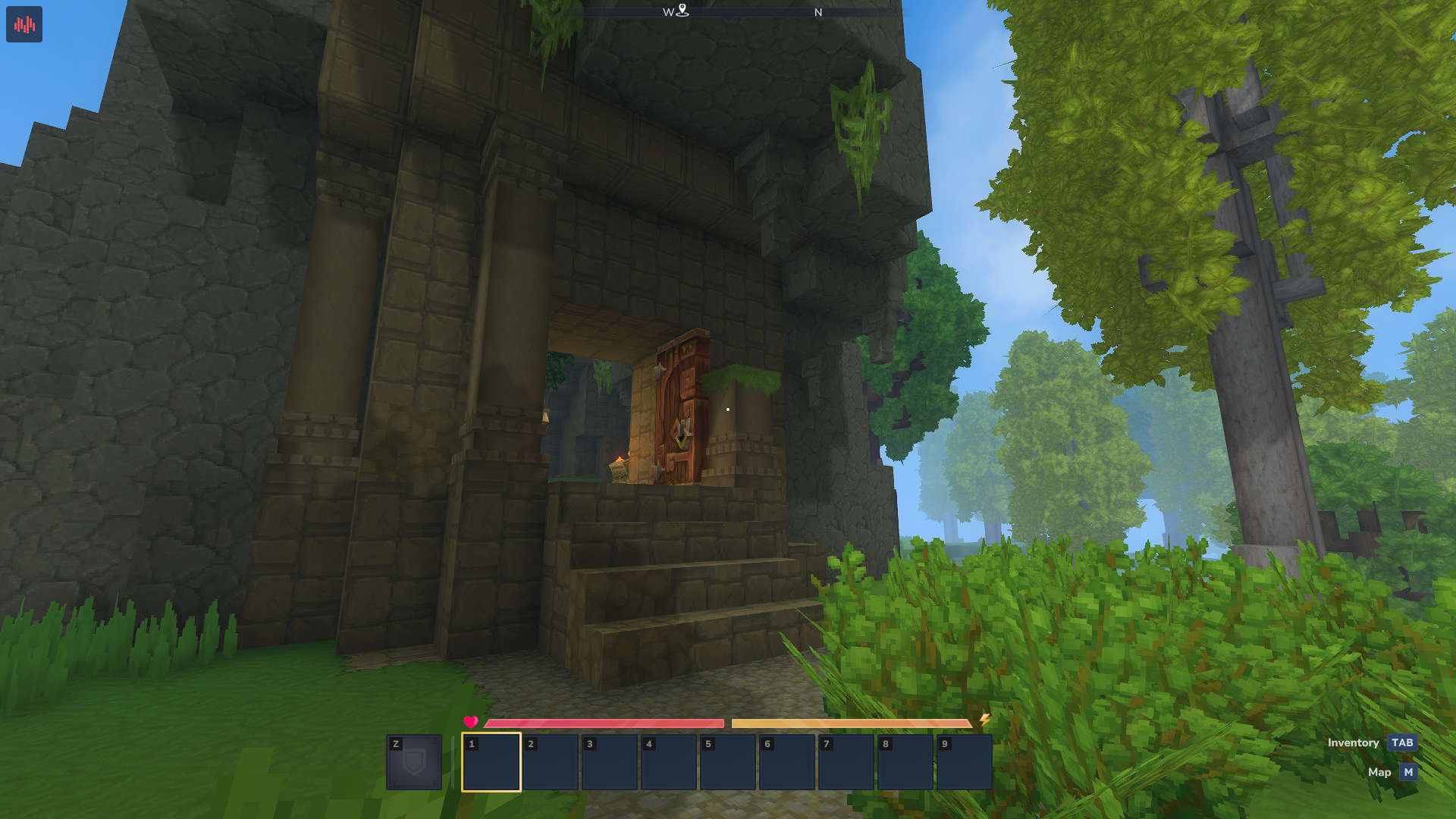
Task: Choose hotbar slot number 5
Action: click(x=728, y=762)
